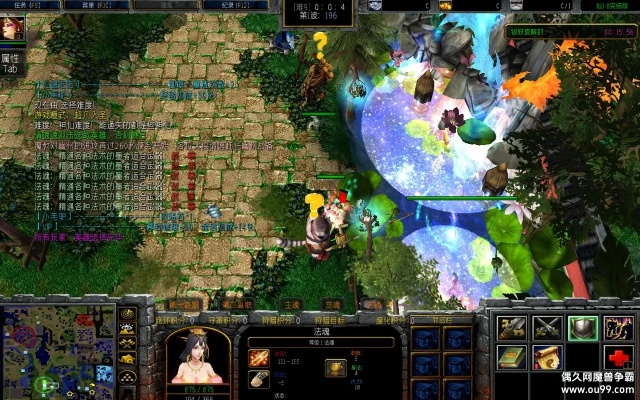This screenshot has width=640, height=400.
Task: Click the armor stat icon below attack
Action: click(258, 378)
